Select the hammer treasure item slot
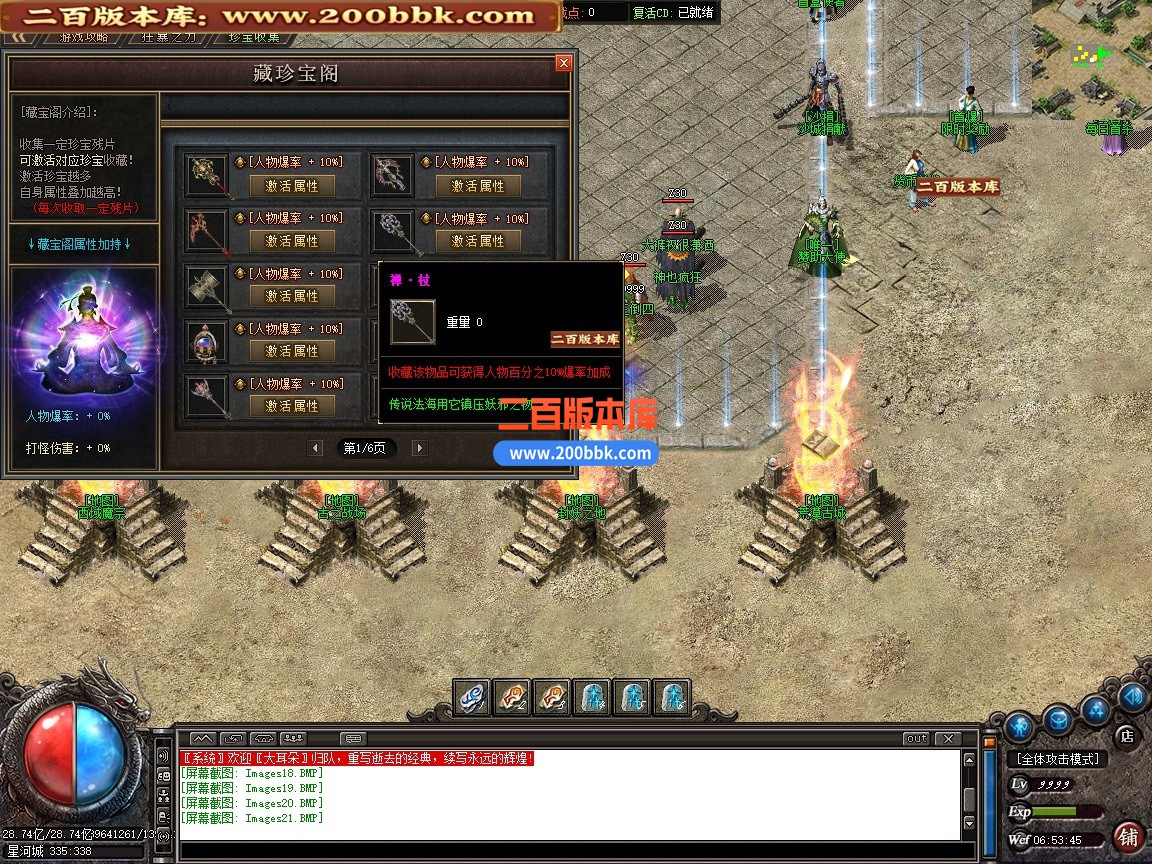Image resolution: width=1152 pixels, height=864 pixels. pos(208,286)
